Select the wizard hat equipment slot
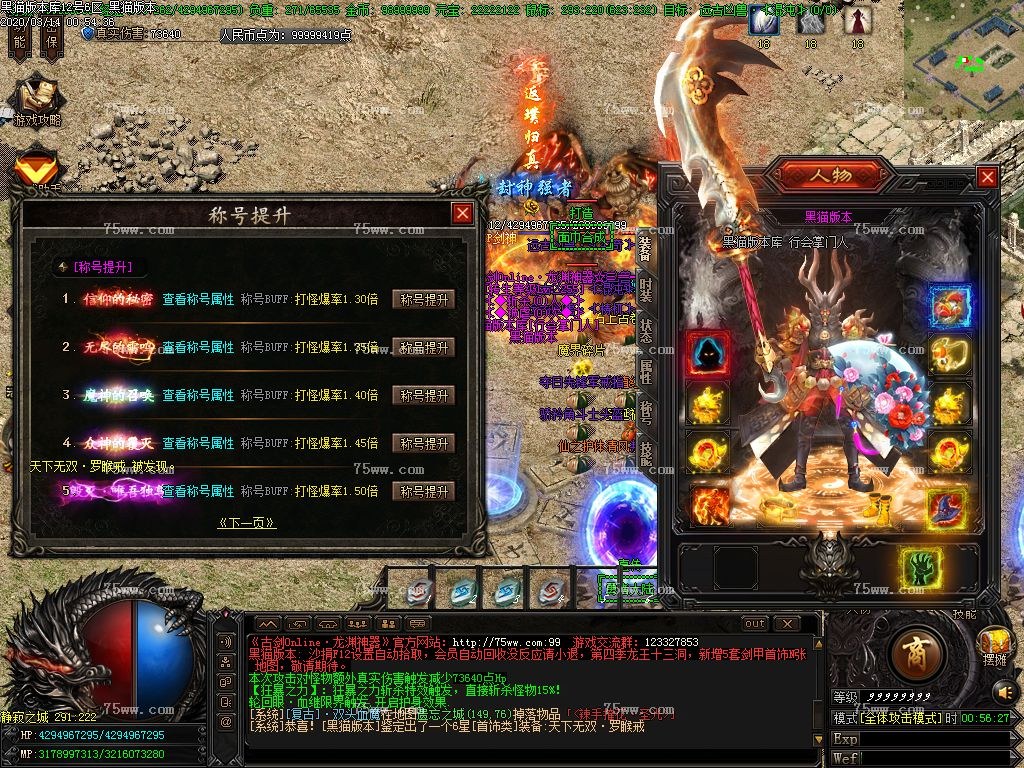1024x768 pixels. [x=947, y=508]
